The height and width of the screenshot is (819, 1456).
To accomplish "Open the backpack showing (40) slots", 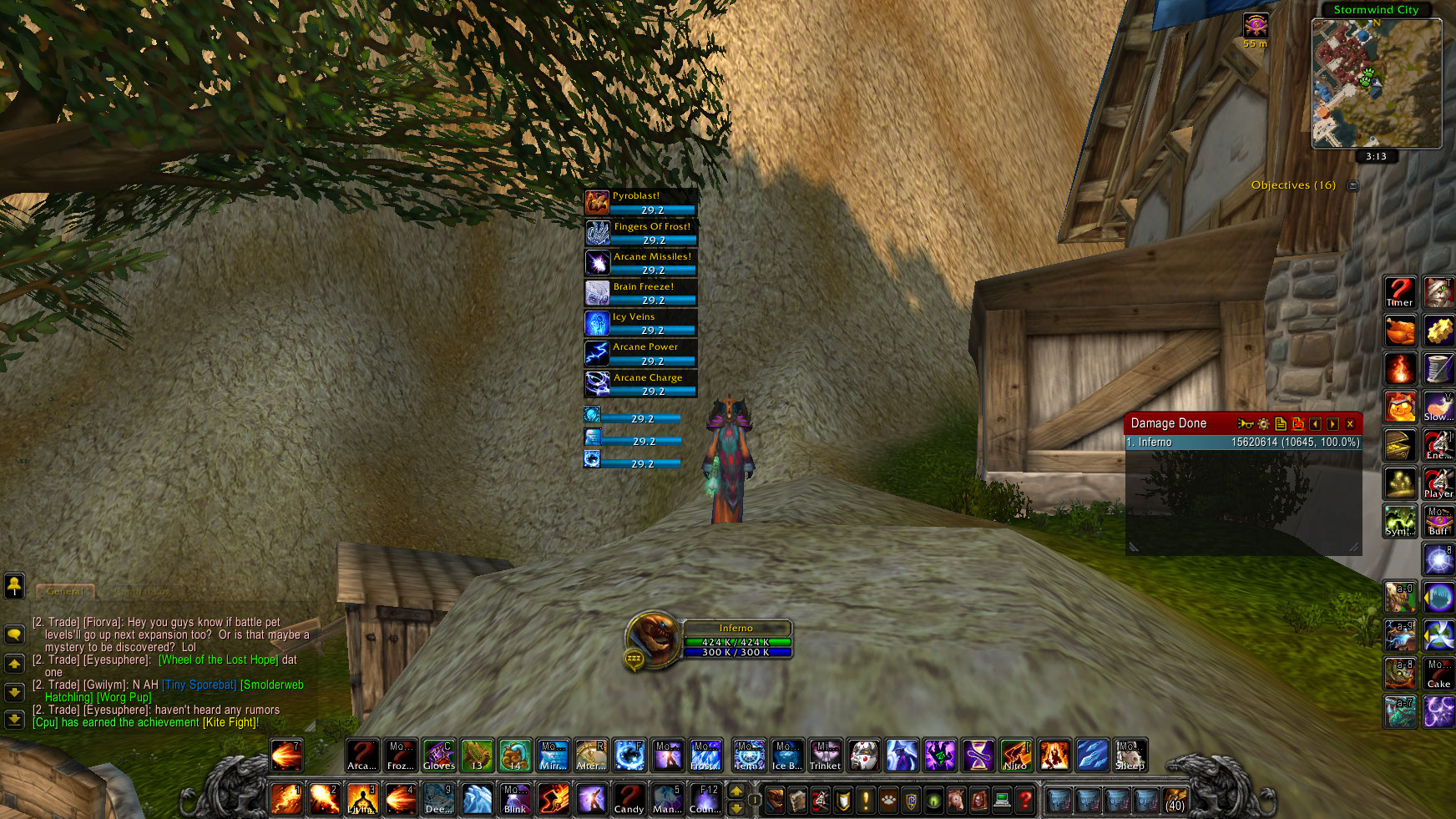I will coord(1175,800).
